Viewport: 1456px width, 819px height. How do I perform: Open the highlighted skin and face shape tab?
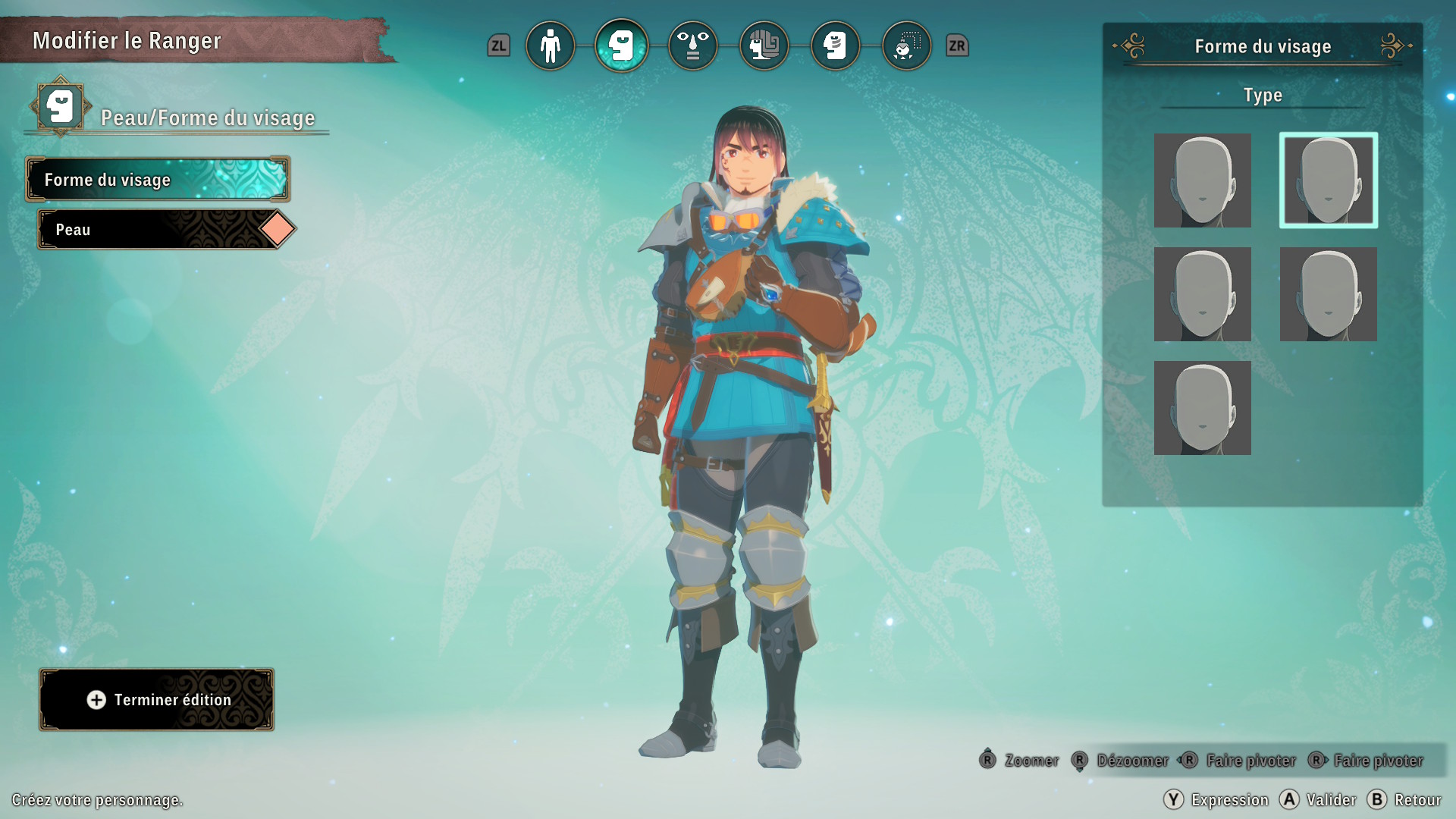pyautogui.click(x=621, y=46)
